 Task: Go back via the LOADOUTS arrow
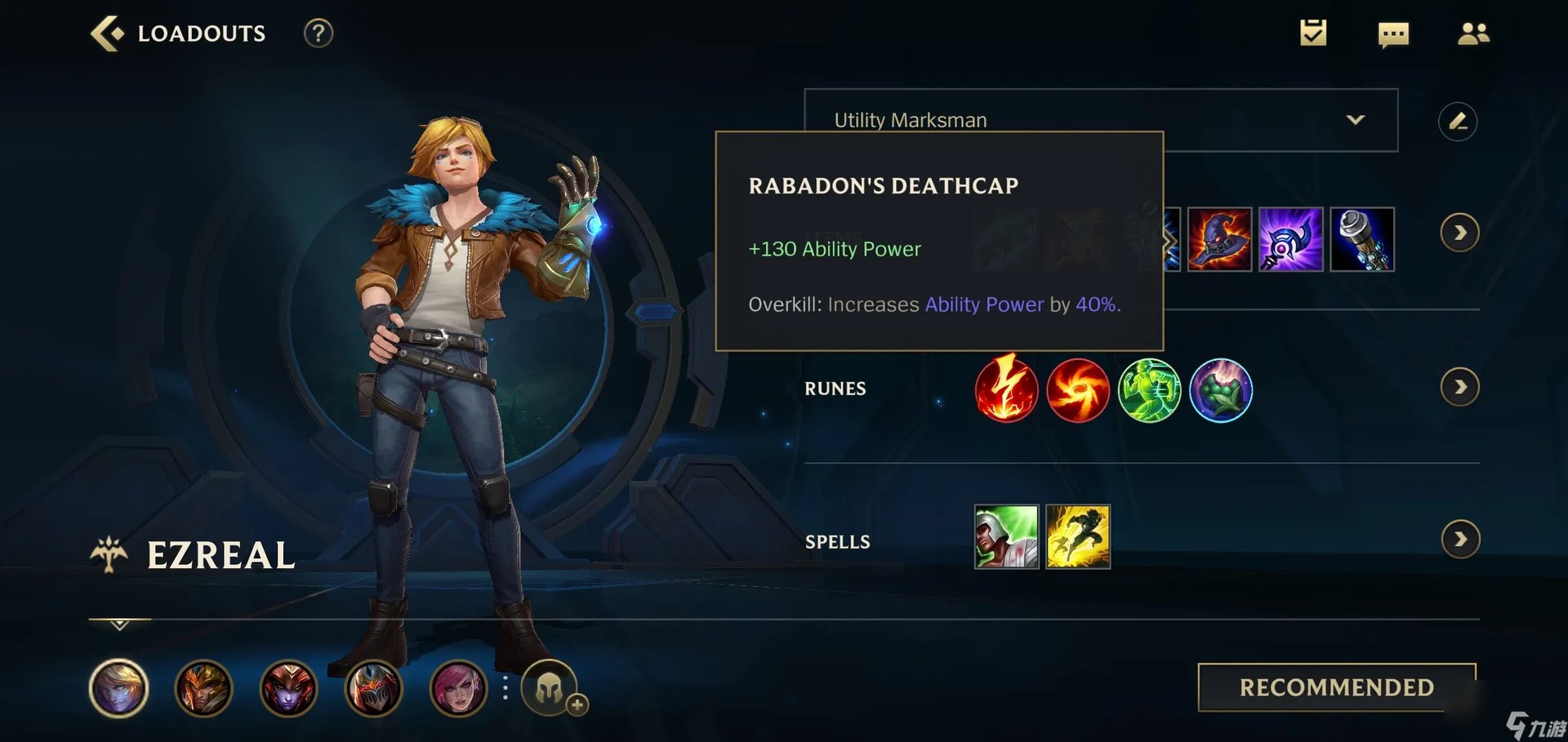coord(107,33)
